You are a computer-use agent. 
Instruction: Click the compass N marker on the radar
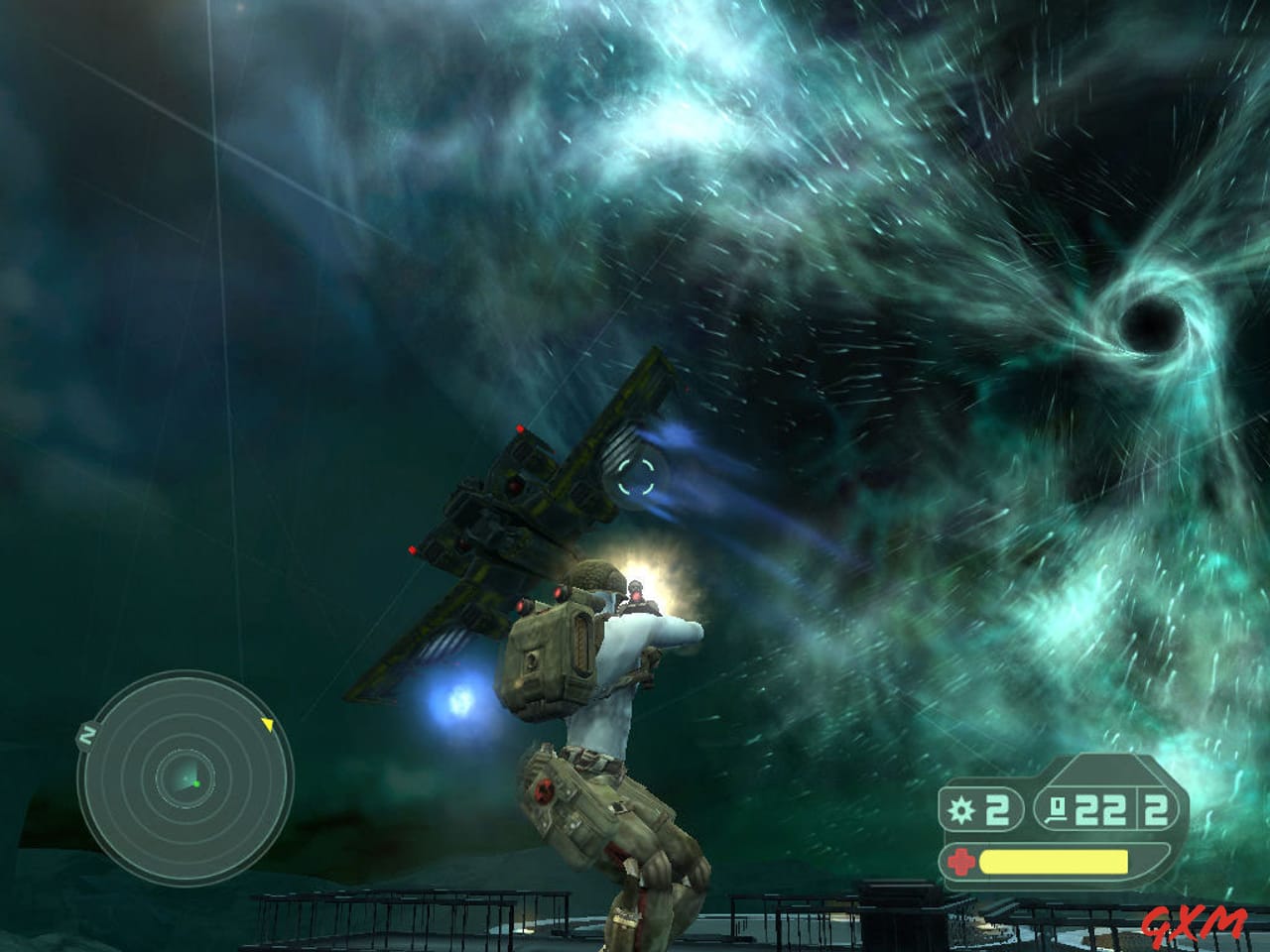click(x=87, y=734)
